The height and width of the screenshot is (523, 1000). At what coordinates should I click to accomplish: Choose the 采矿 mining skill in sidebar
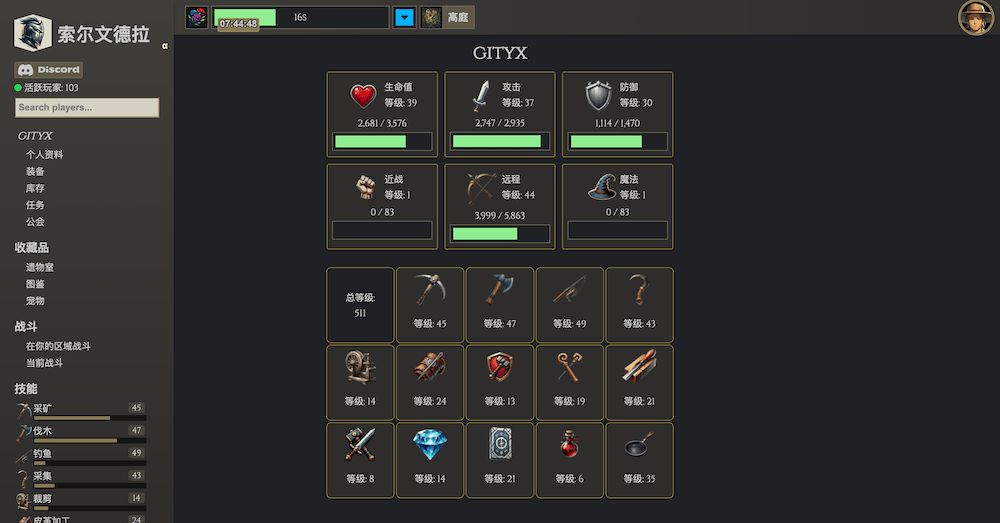click(42, 408)
